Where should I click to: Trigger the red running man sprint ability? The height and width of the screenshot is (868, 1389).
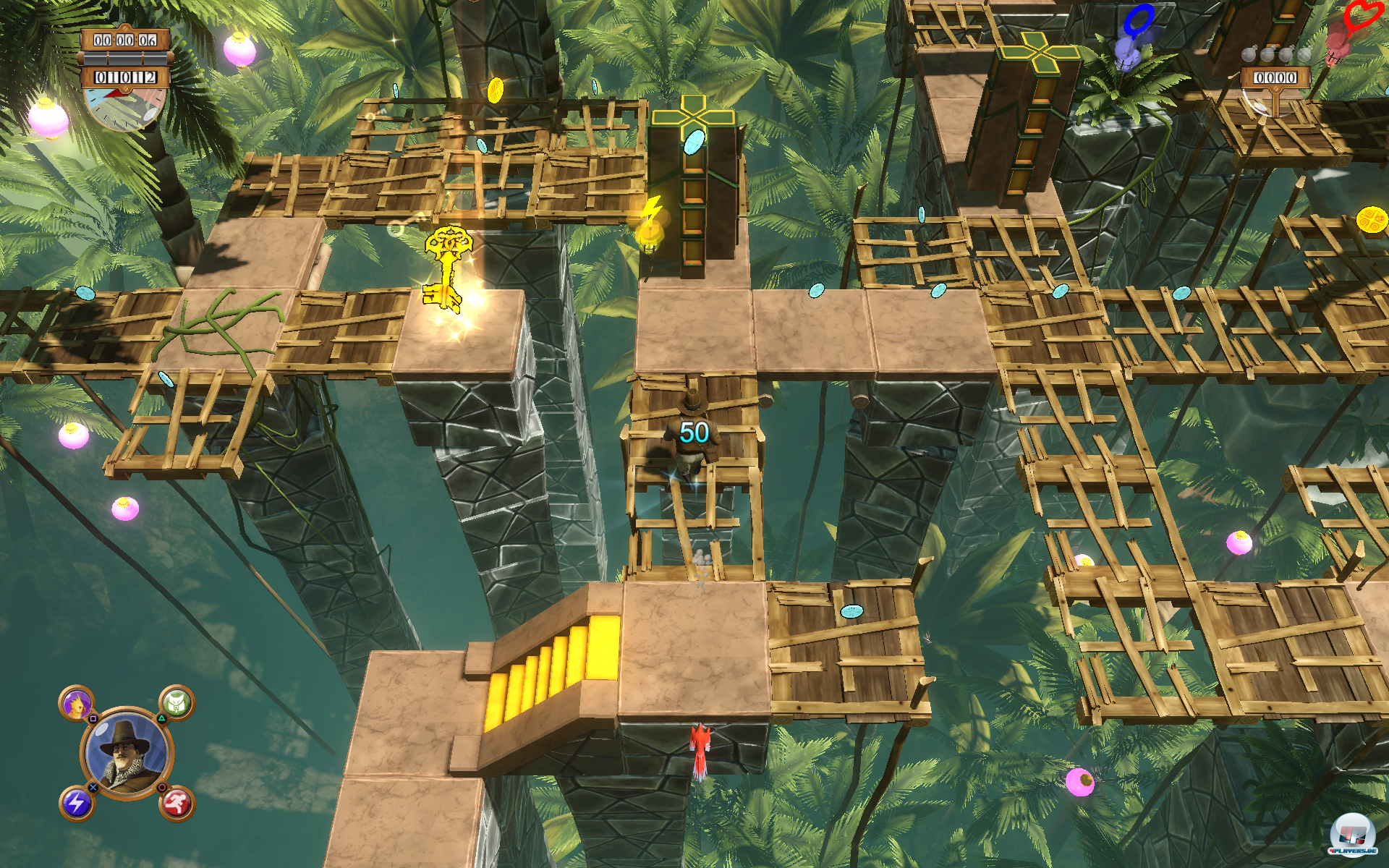(x=177, y=803)
